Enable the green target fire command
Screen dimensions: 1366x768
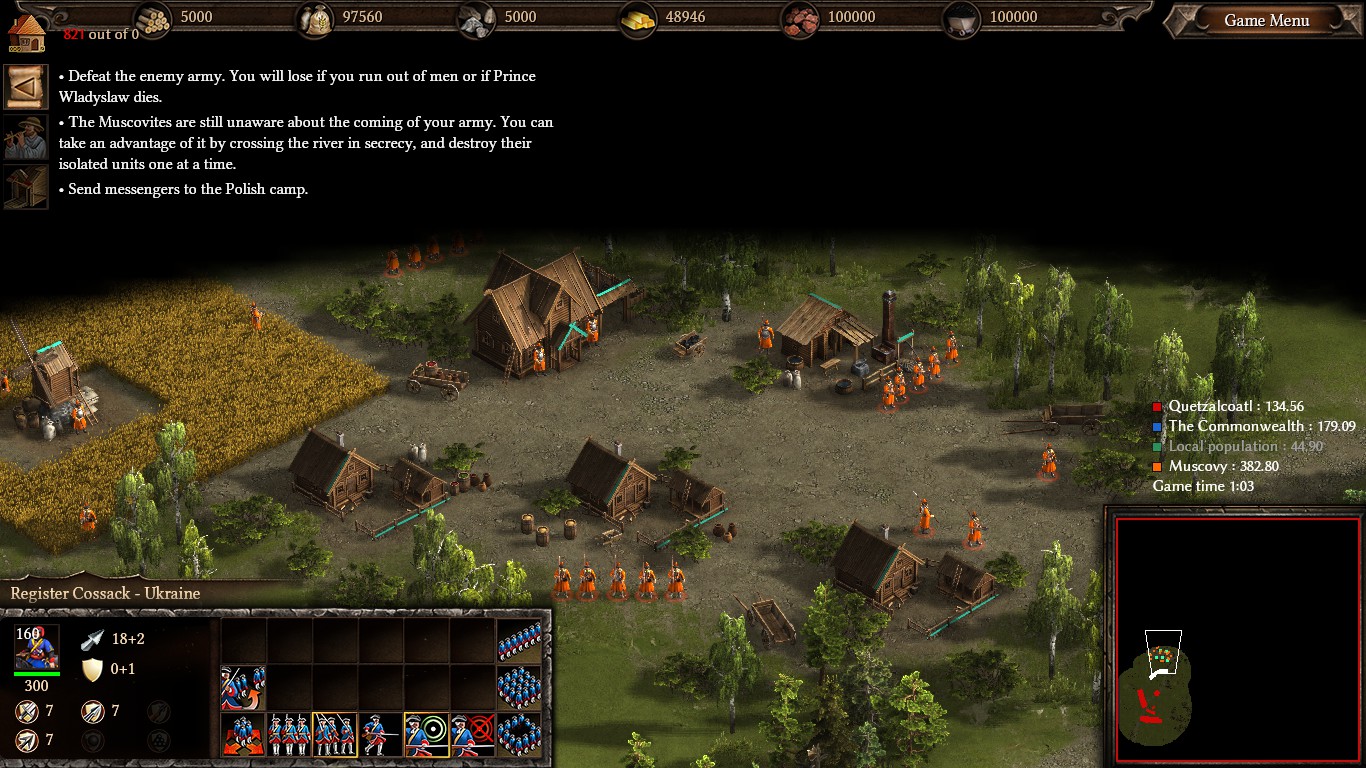427,735
